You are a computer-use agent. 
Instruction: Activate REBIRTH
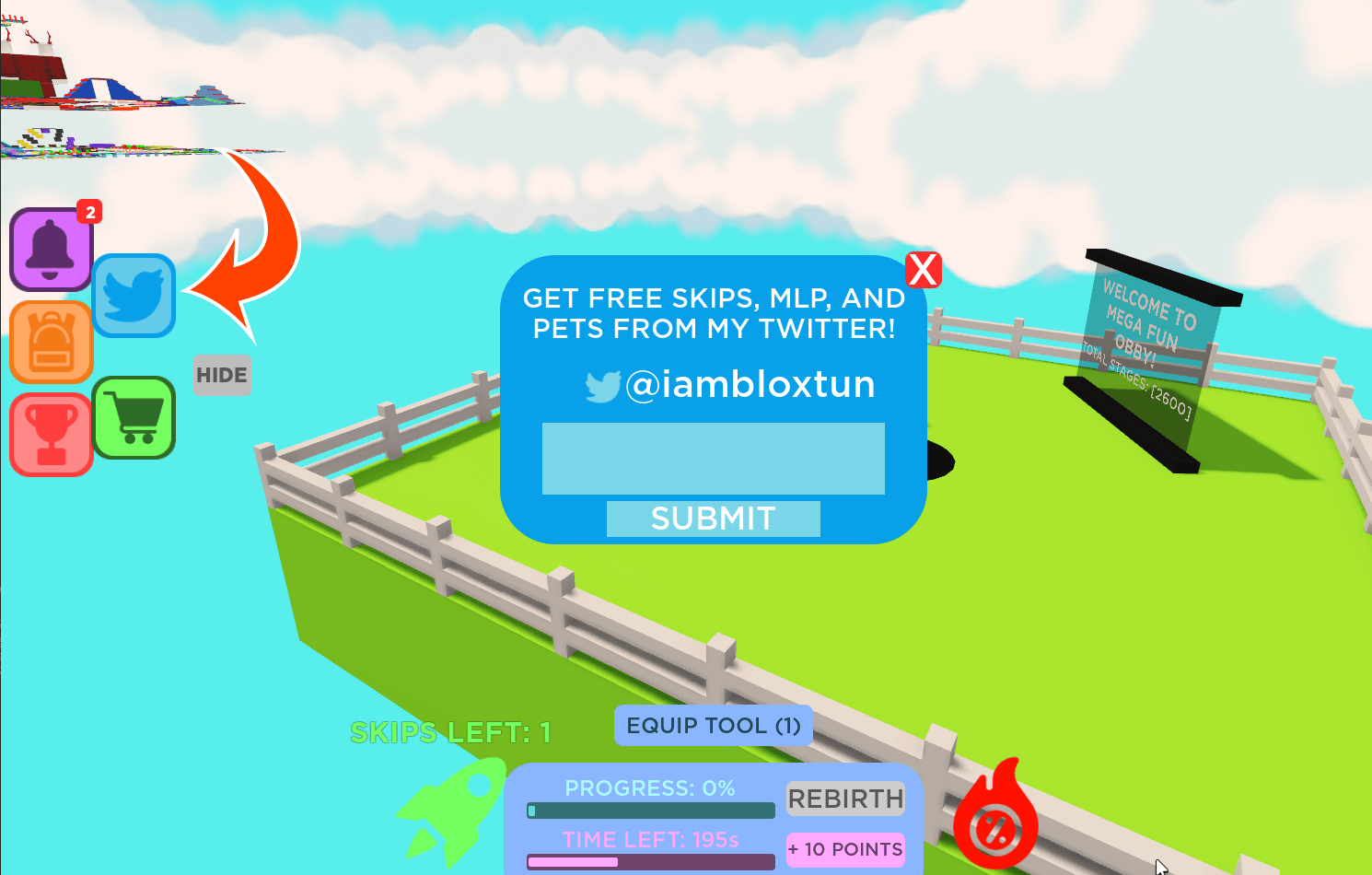coord(844,799)
